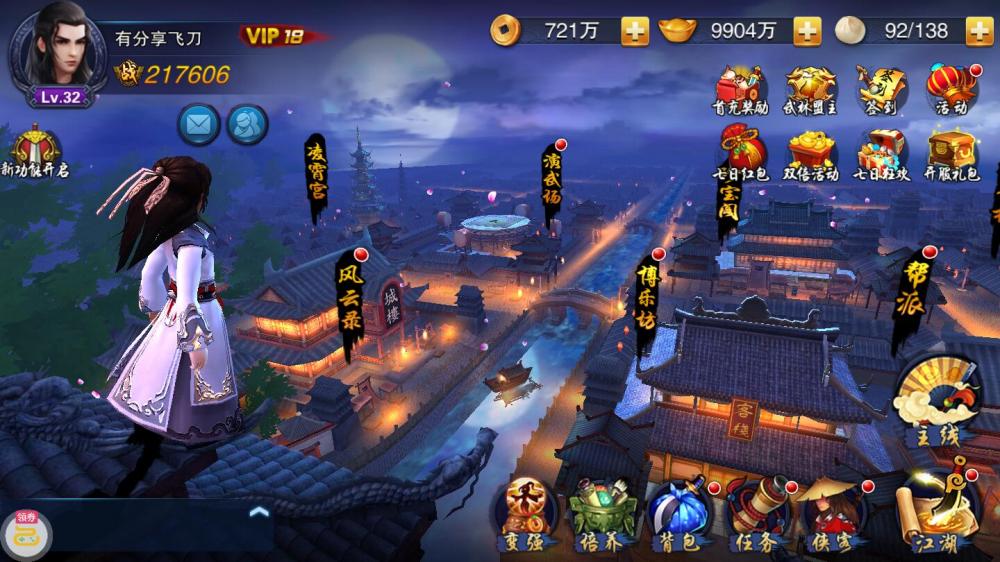
Task: Open the 开服礼包 server gift pack
Action: [x=951, y=155]
